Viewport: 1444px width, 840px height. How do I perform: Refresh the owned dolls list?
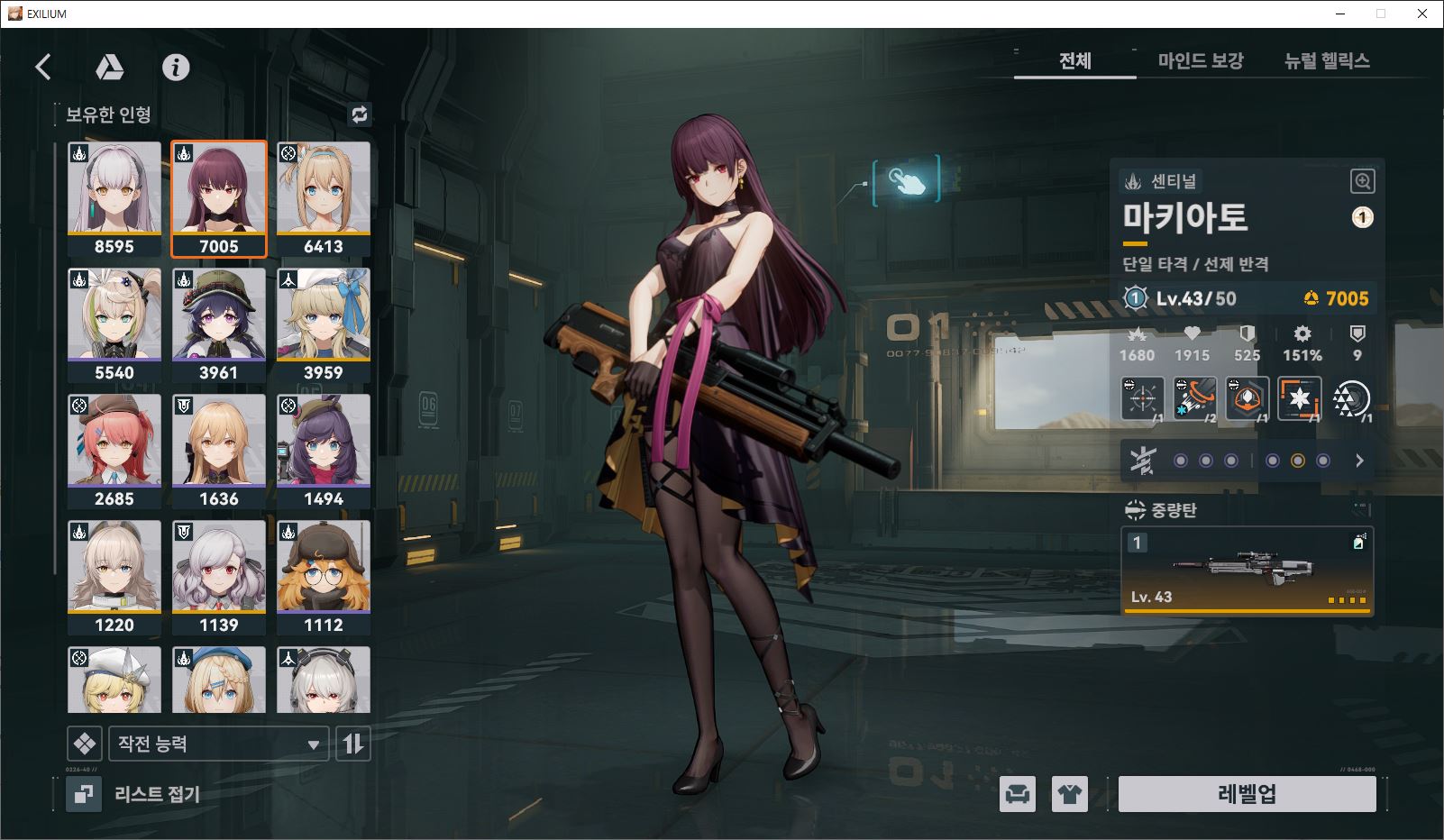pos(360,114)
